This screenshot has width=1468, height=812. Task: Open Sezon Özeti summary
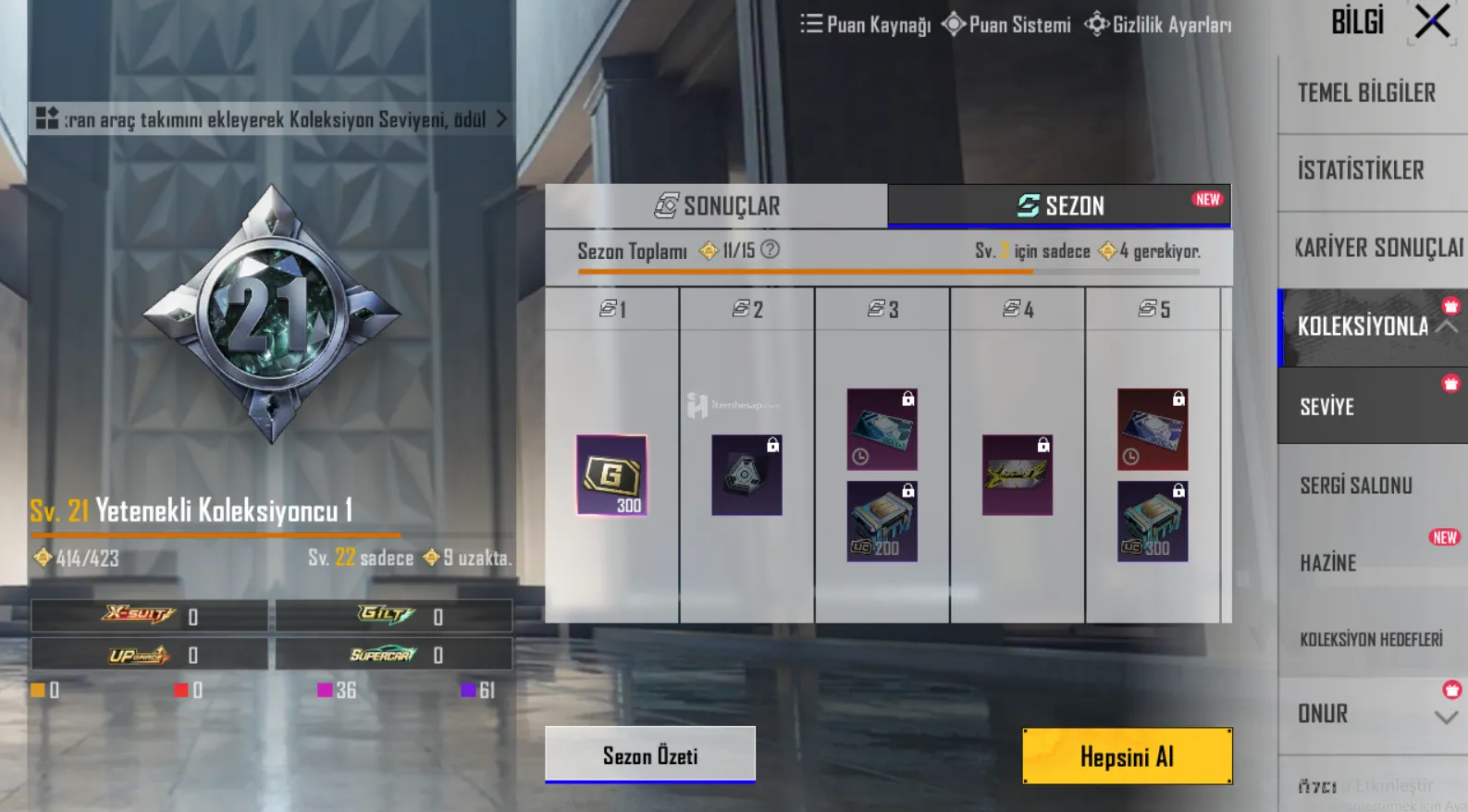(650, 755)
